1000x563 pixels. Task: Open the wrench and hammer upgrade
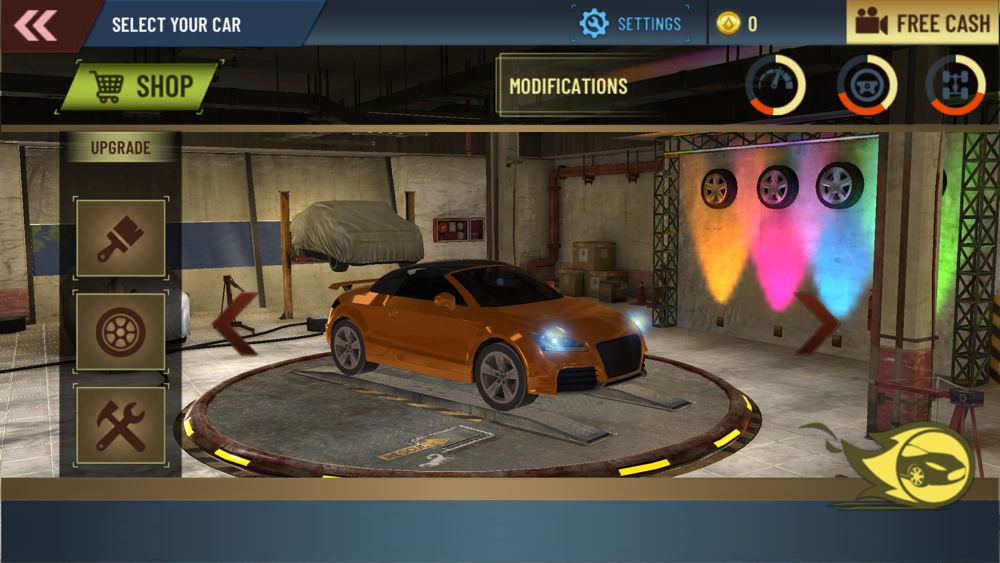[x=121, y=425]
